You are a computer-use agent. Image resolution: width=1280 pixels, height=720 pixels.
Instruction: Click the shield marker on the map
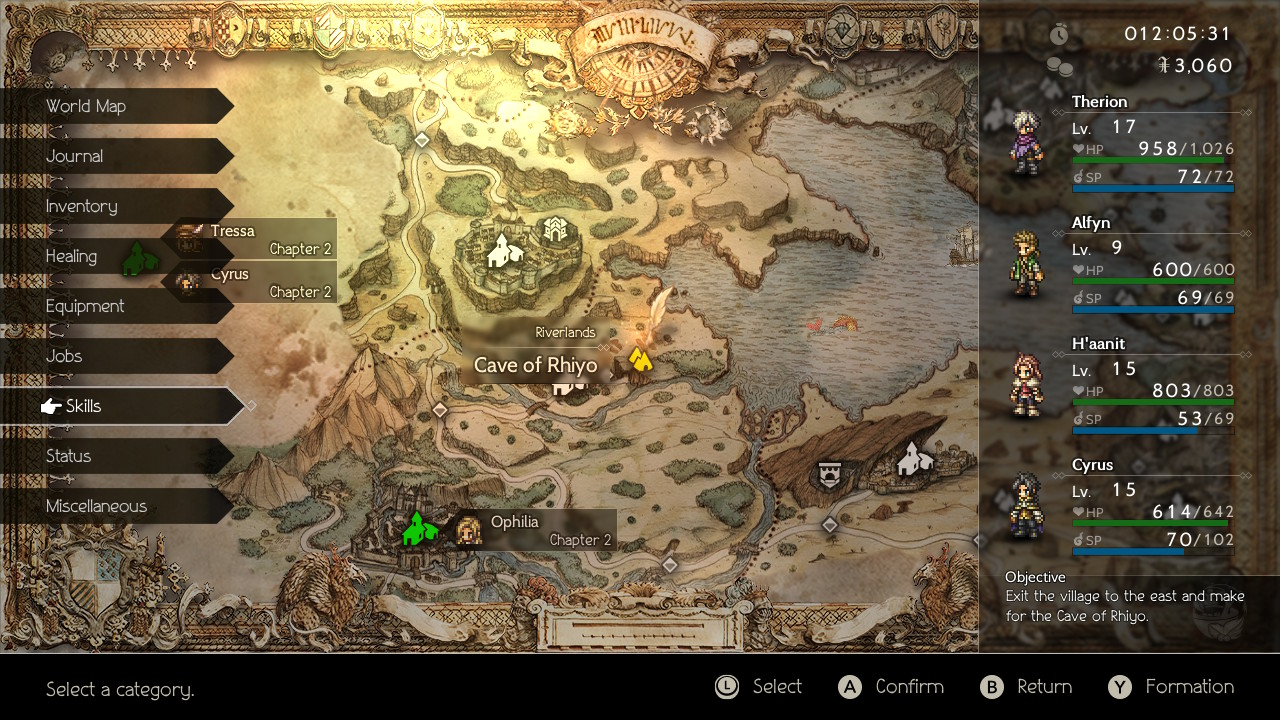point(828,475)
